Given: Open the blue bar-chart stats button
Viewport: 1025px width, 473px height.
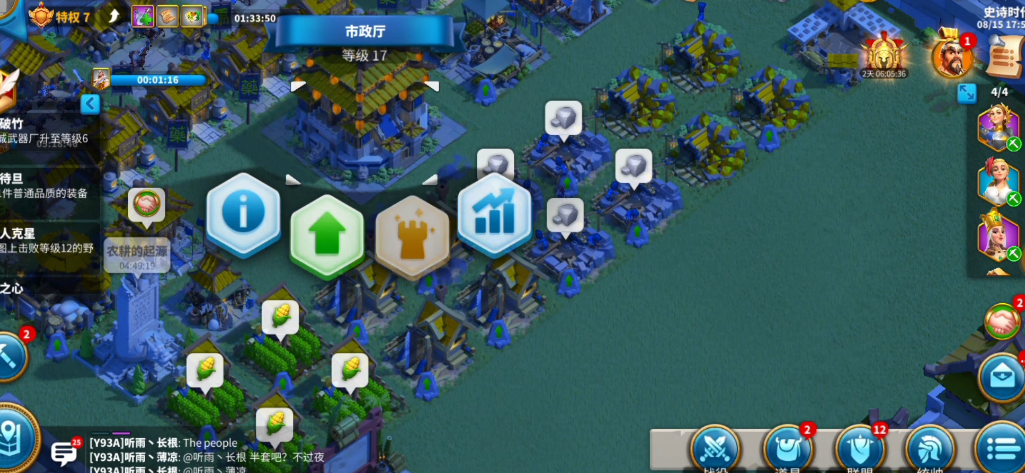Looking at the screenshot, I should [x=493, y=215].
